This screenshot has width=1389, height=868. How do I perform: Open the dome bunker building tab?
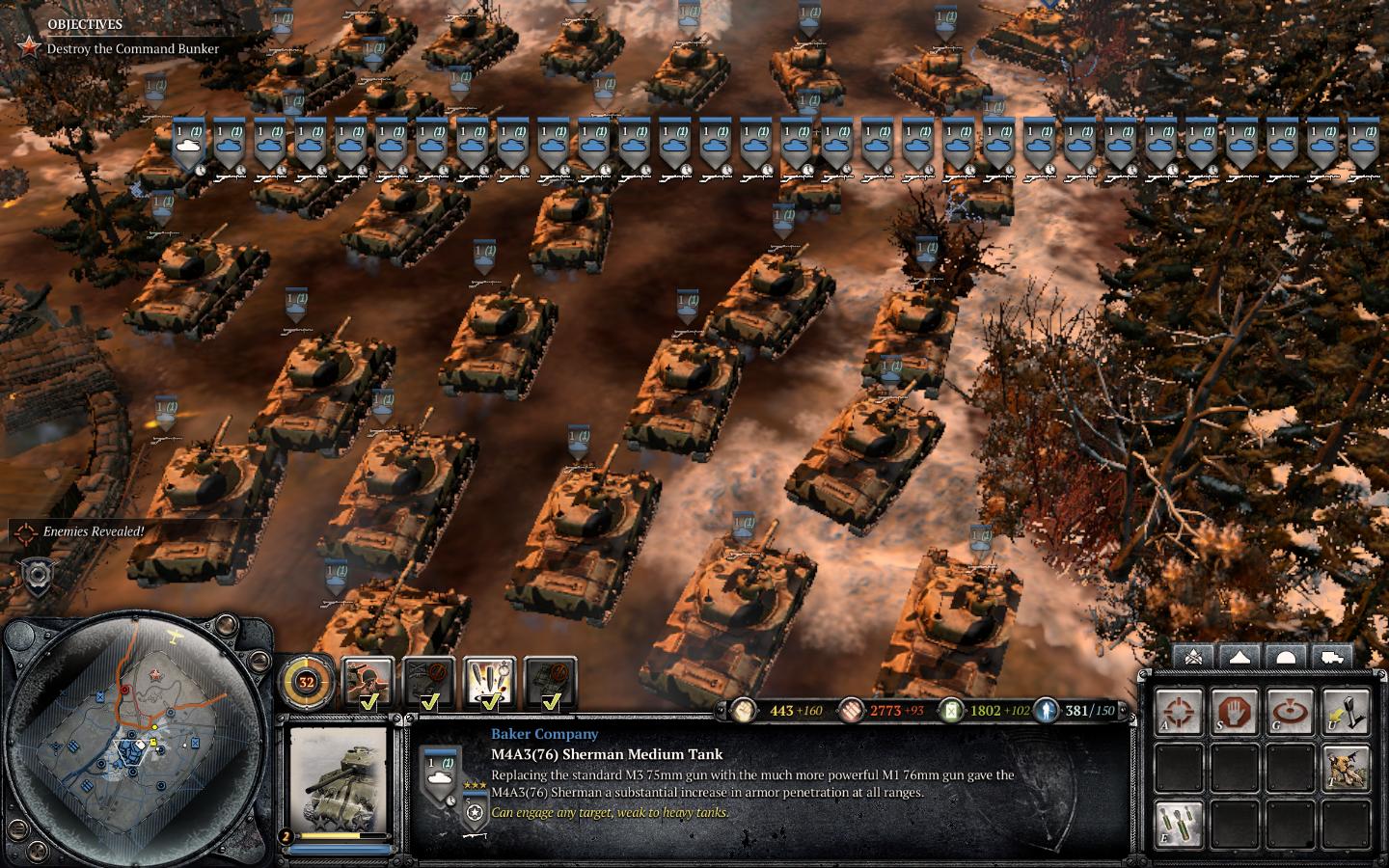[1285, 657]
